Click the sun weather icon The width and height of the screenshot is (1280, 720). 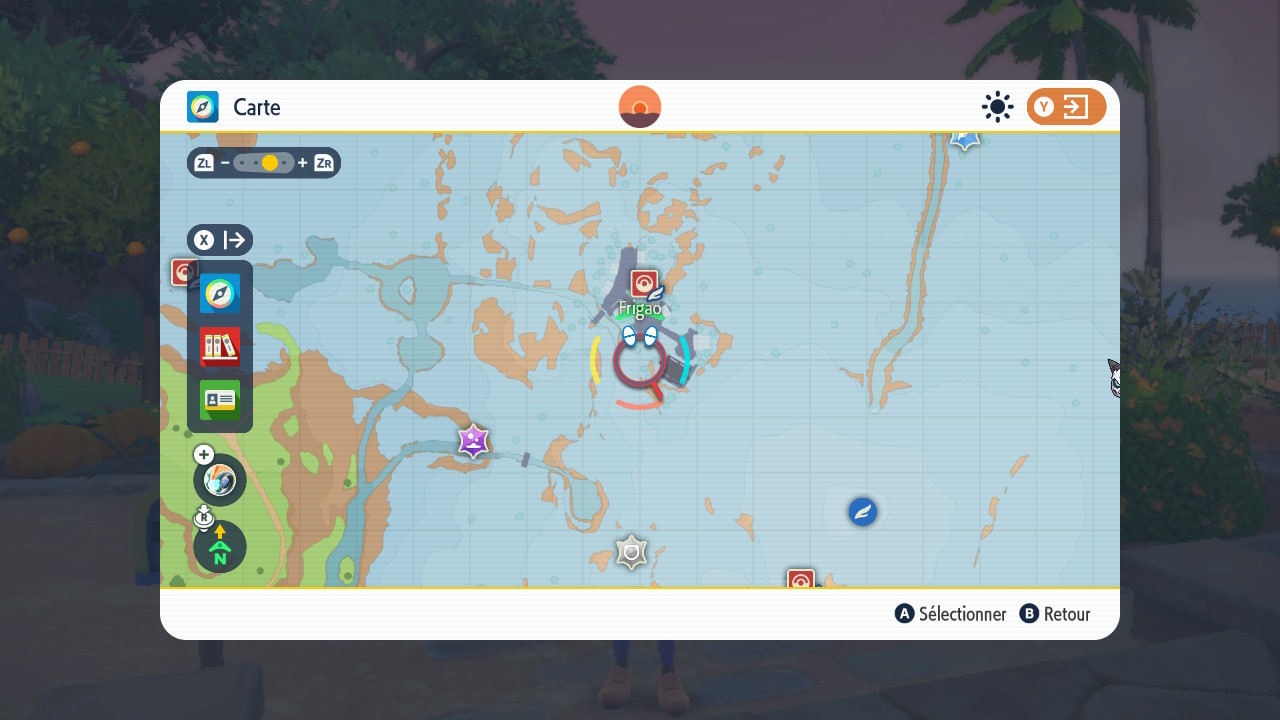(997, 107)
